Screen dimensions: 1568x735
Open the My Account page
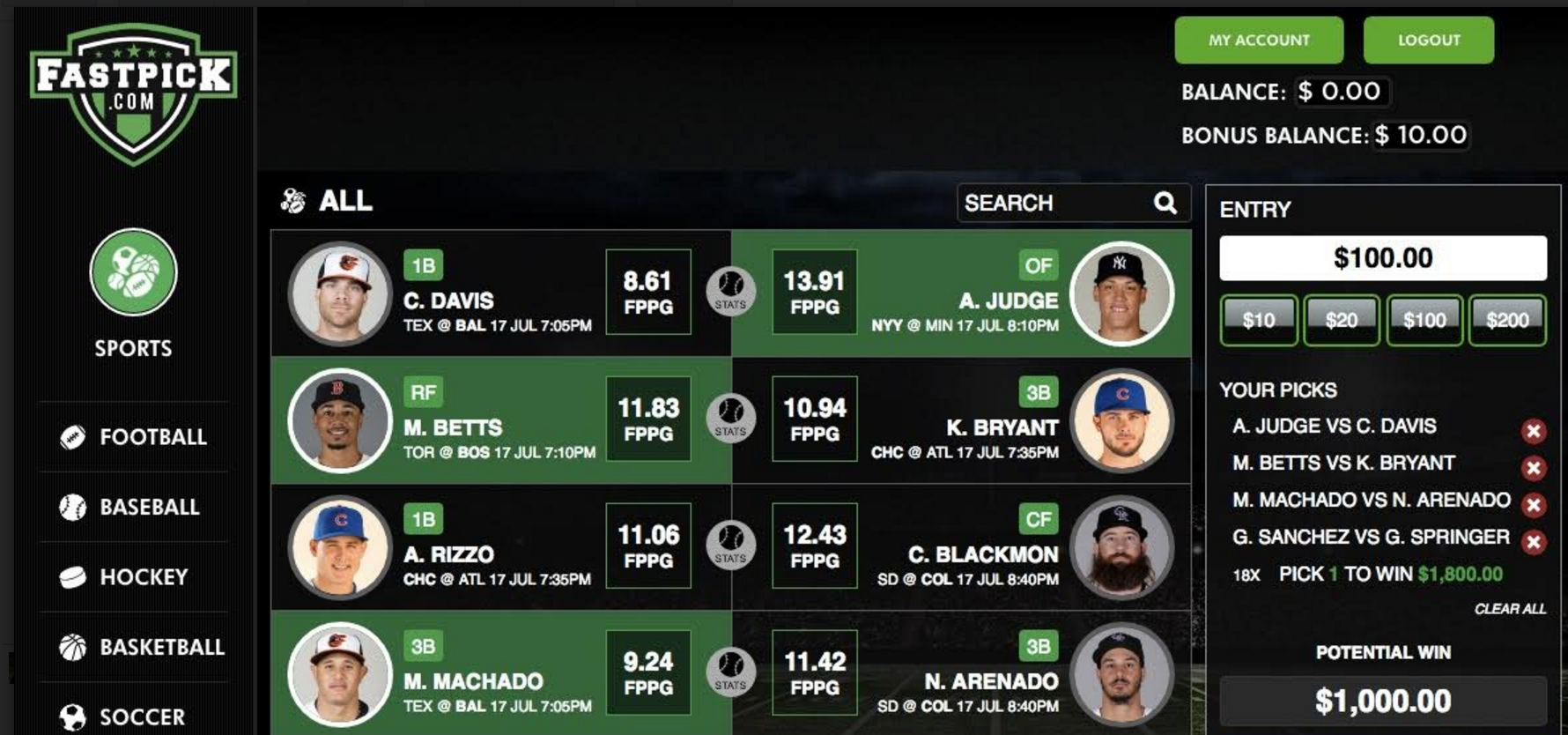click(x=1258, y=41)
